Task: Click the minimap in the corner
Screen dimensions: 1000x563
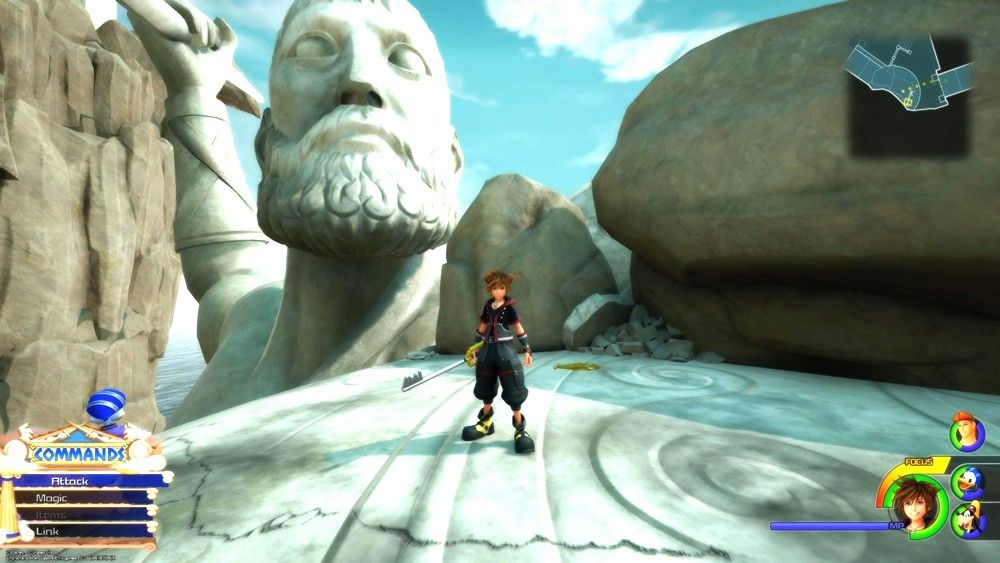Action: pos(908,95)
